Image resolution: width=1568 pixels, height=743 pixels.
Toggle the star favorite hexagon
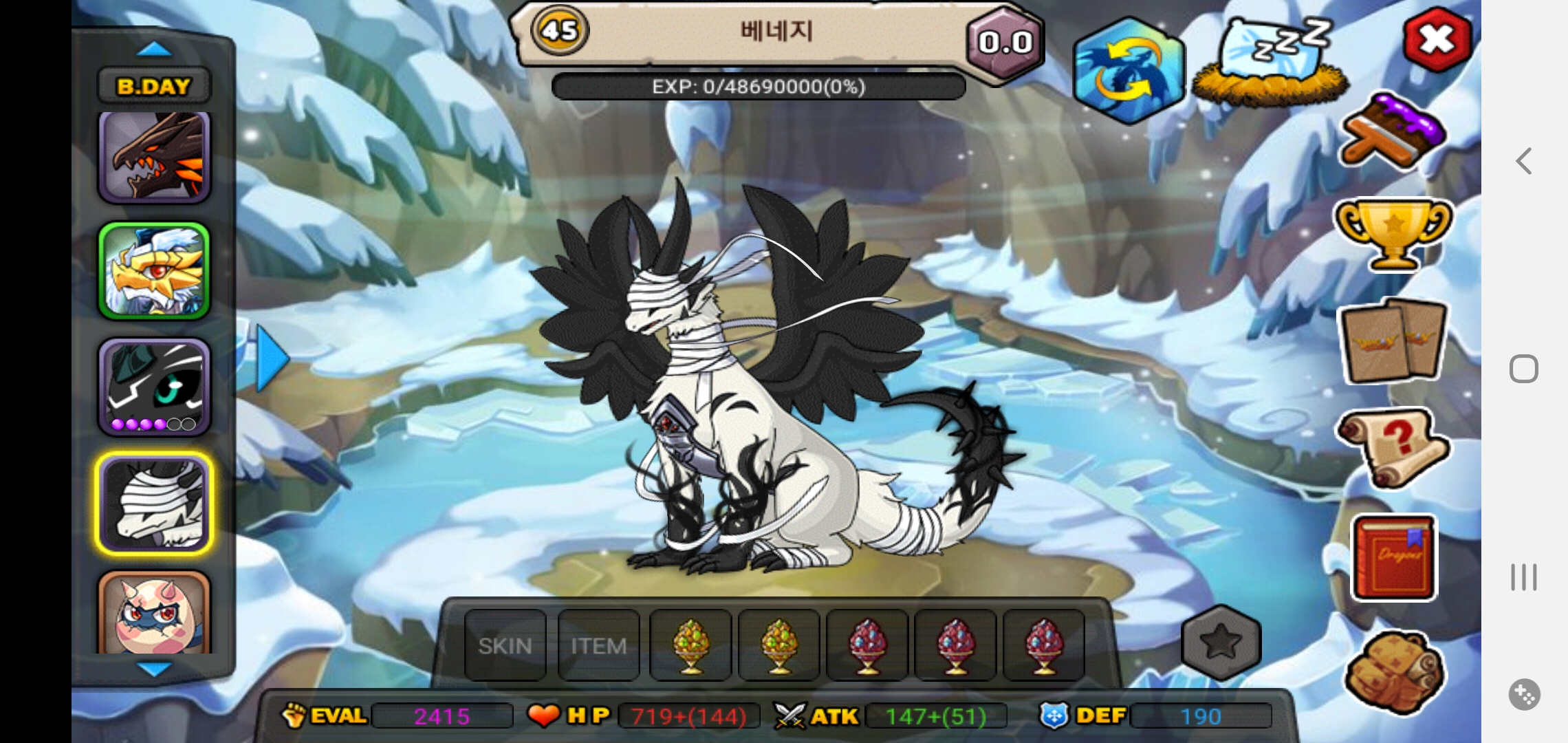point(1221,641)
